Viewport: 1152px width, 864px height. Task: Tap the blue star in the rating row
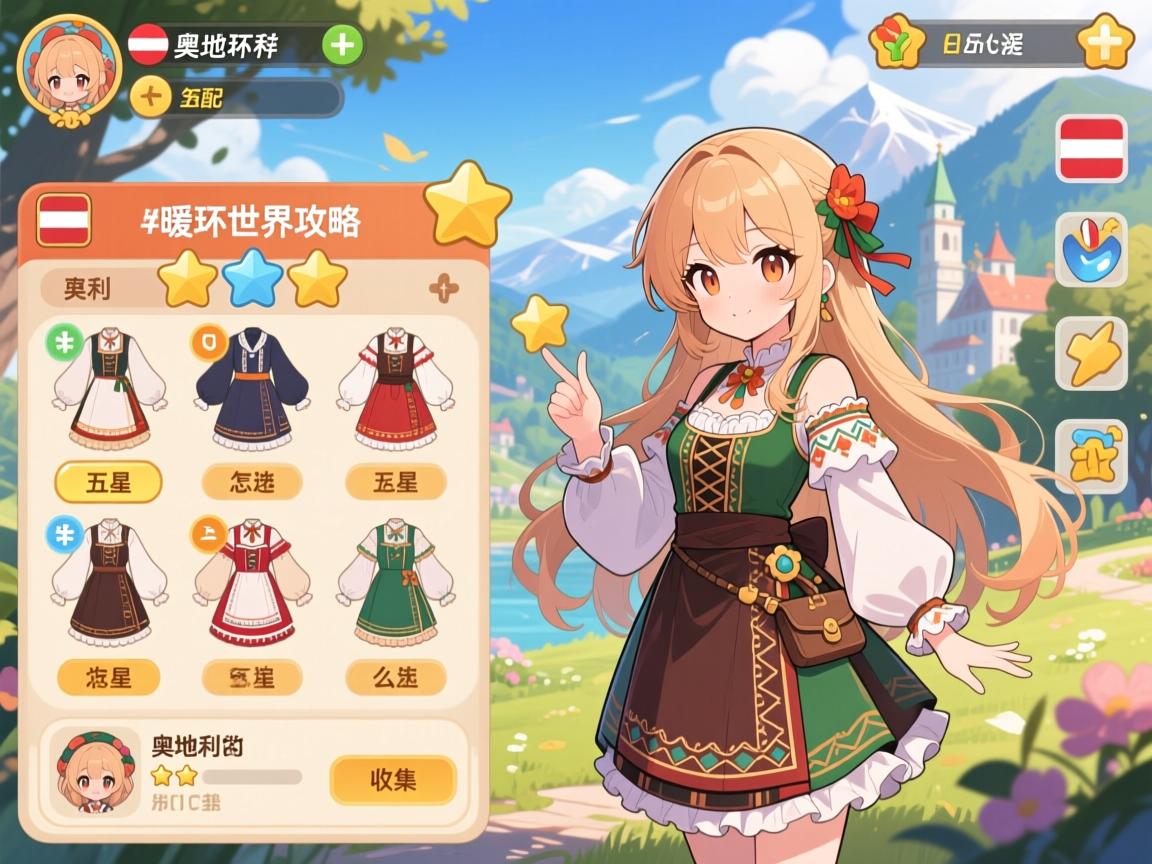coord(251,279)
